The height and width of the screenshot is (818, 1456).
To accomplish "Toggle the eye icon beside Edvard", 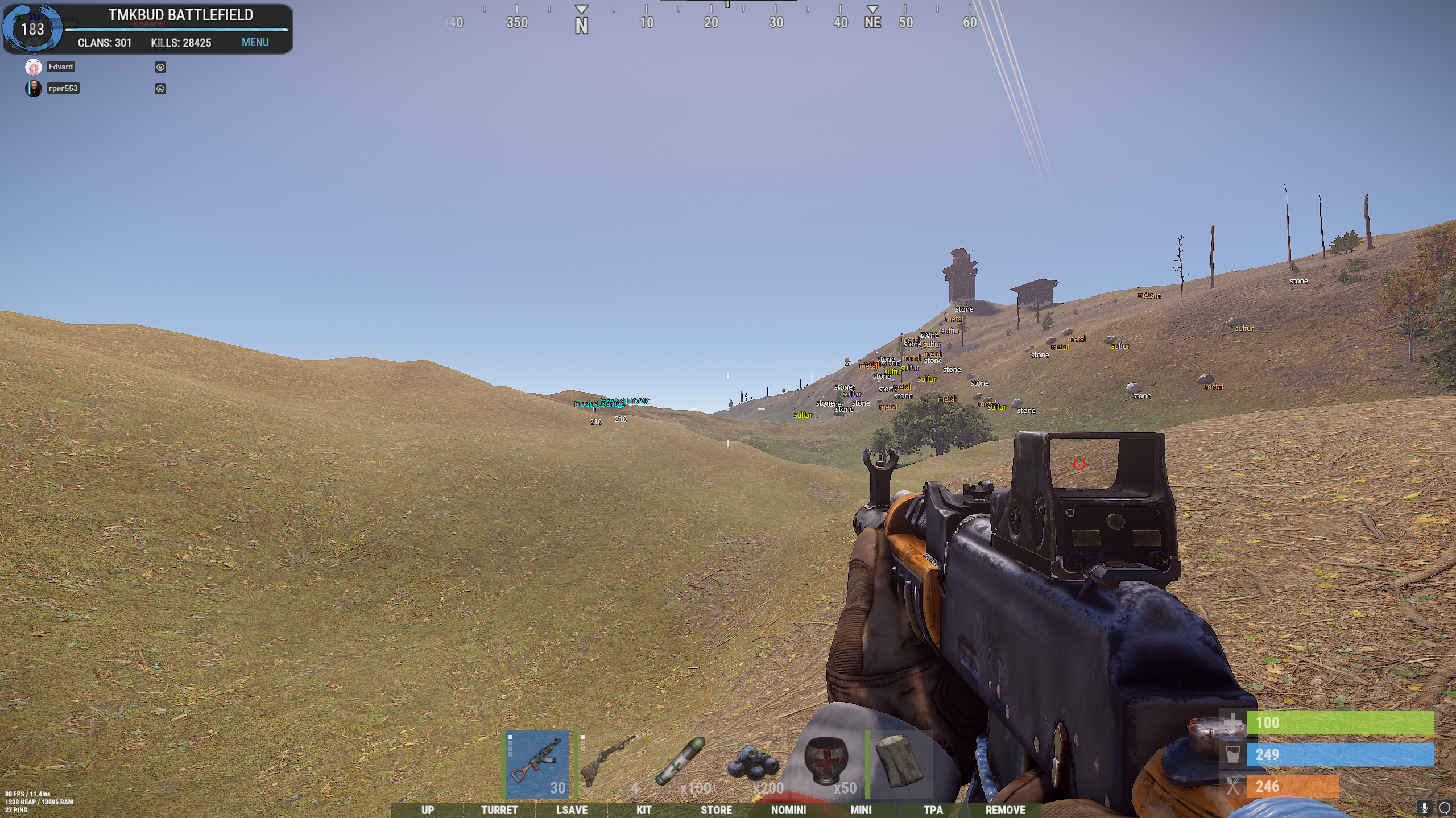I will [160, 67].
